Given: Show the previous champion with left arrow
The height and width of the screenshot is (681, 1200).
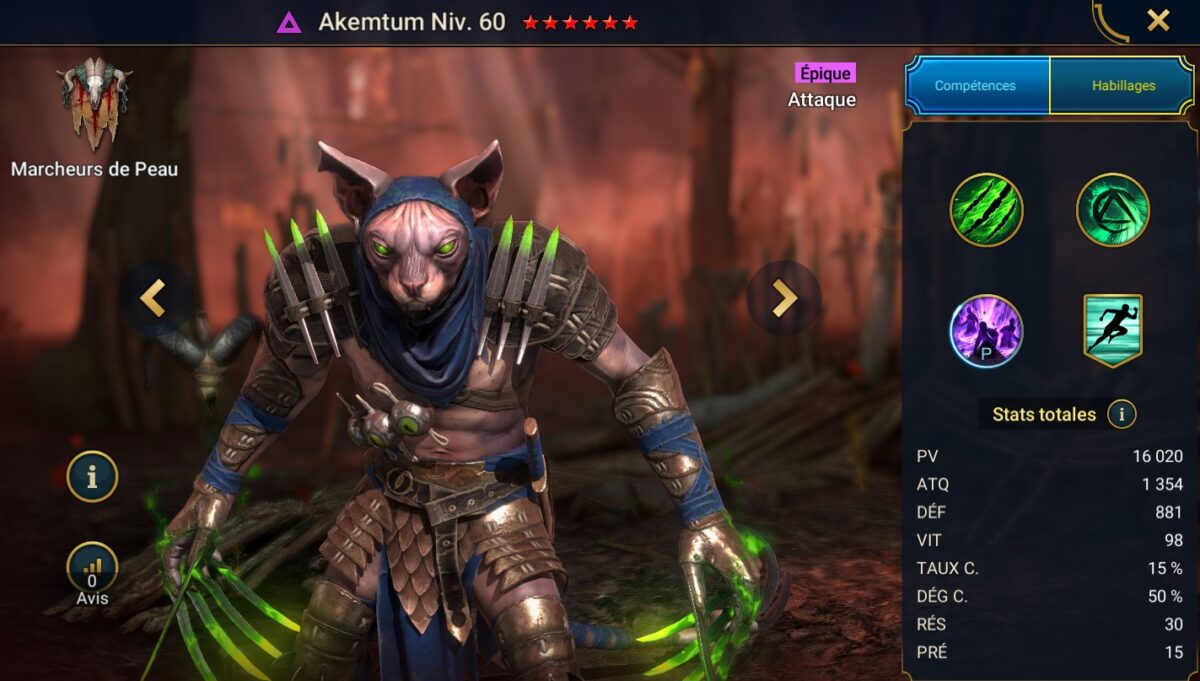Looking at the screenshot, I should 153,297.
